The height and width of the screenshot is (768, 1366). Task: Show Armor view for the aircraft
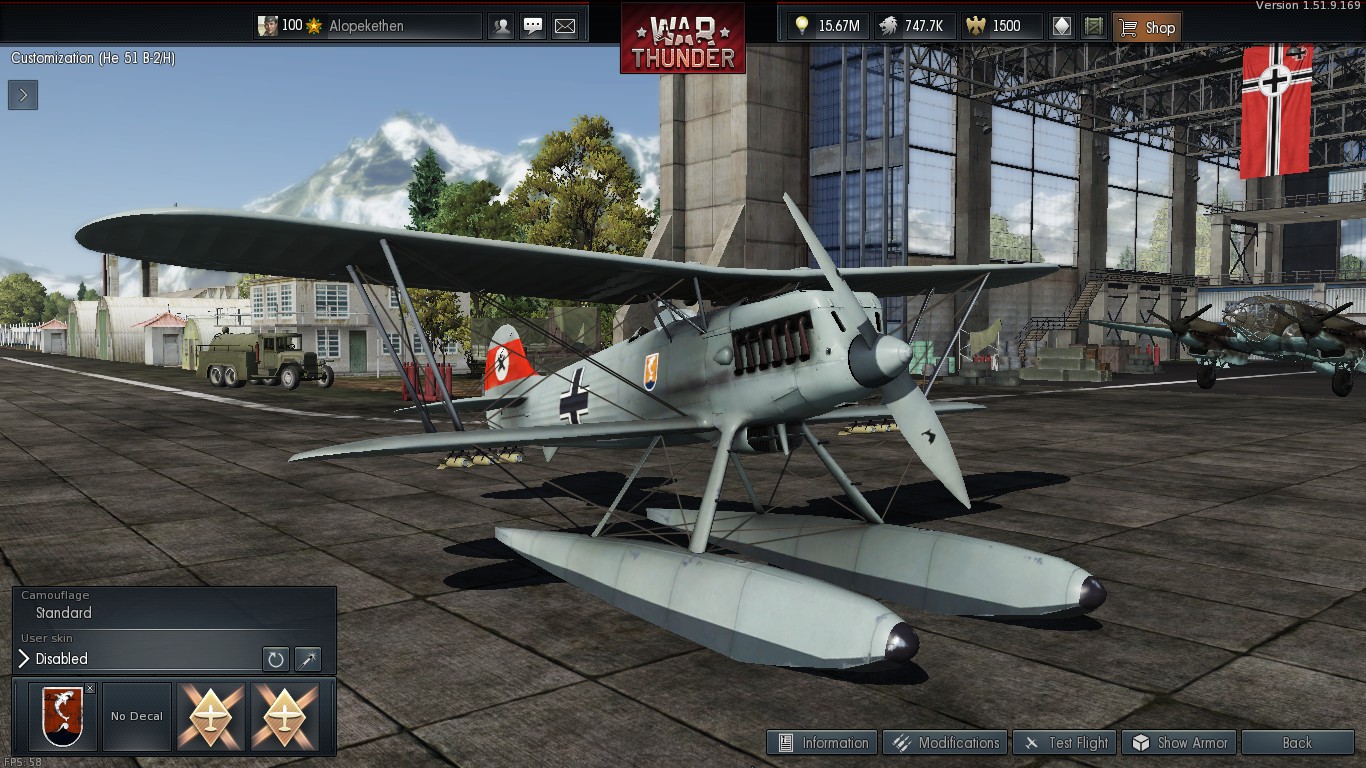[1181, 743]
